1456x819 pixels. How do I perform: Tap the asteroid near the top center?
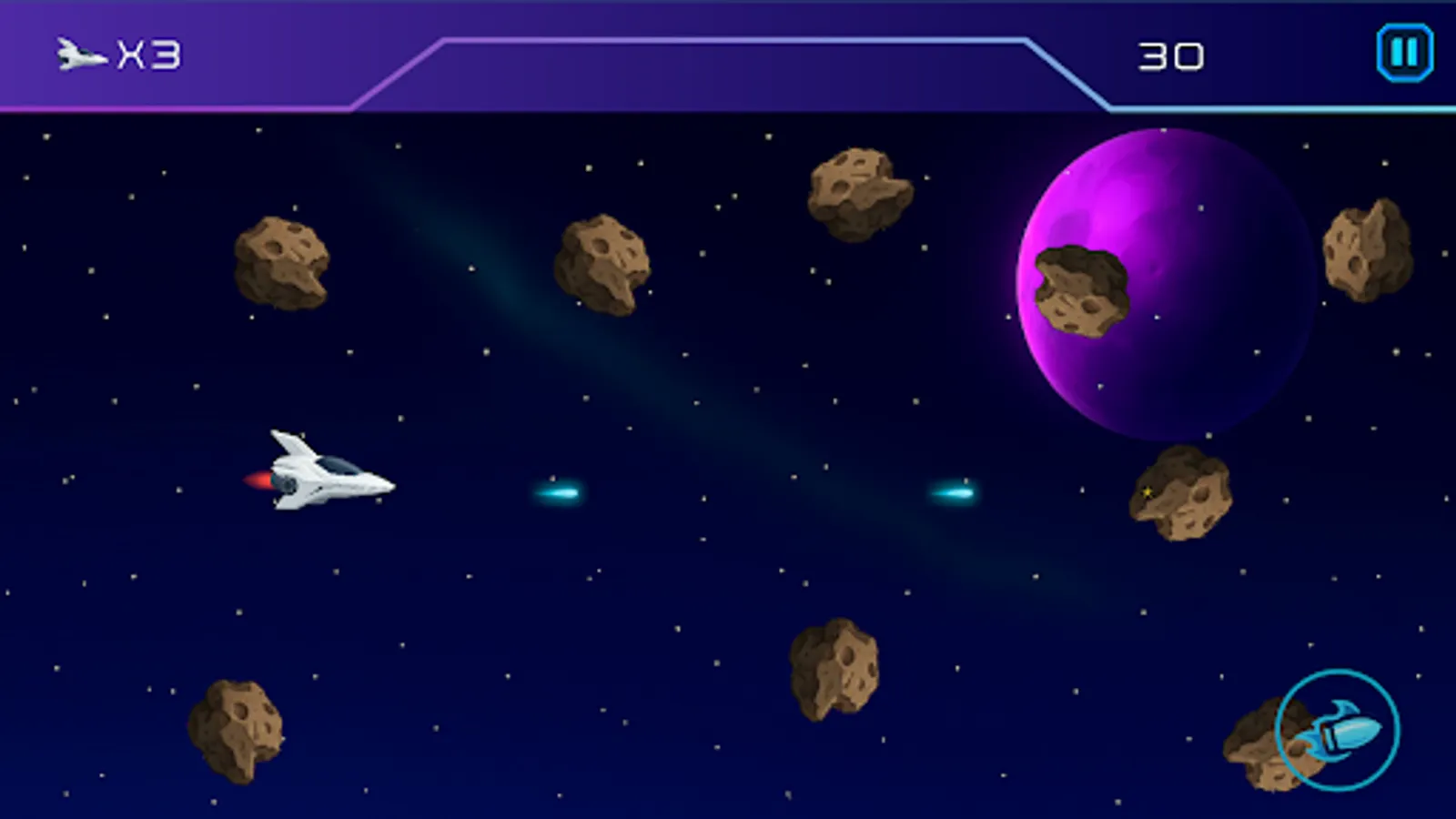tap(855, 193)
